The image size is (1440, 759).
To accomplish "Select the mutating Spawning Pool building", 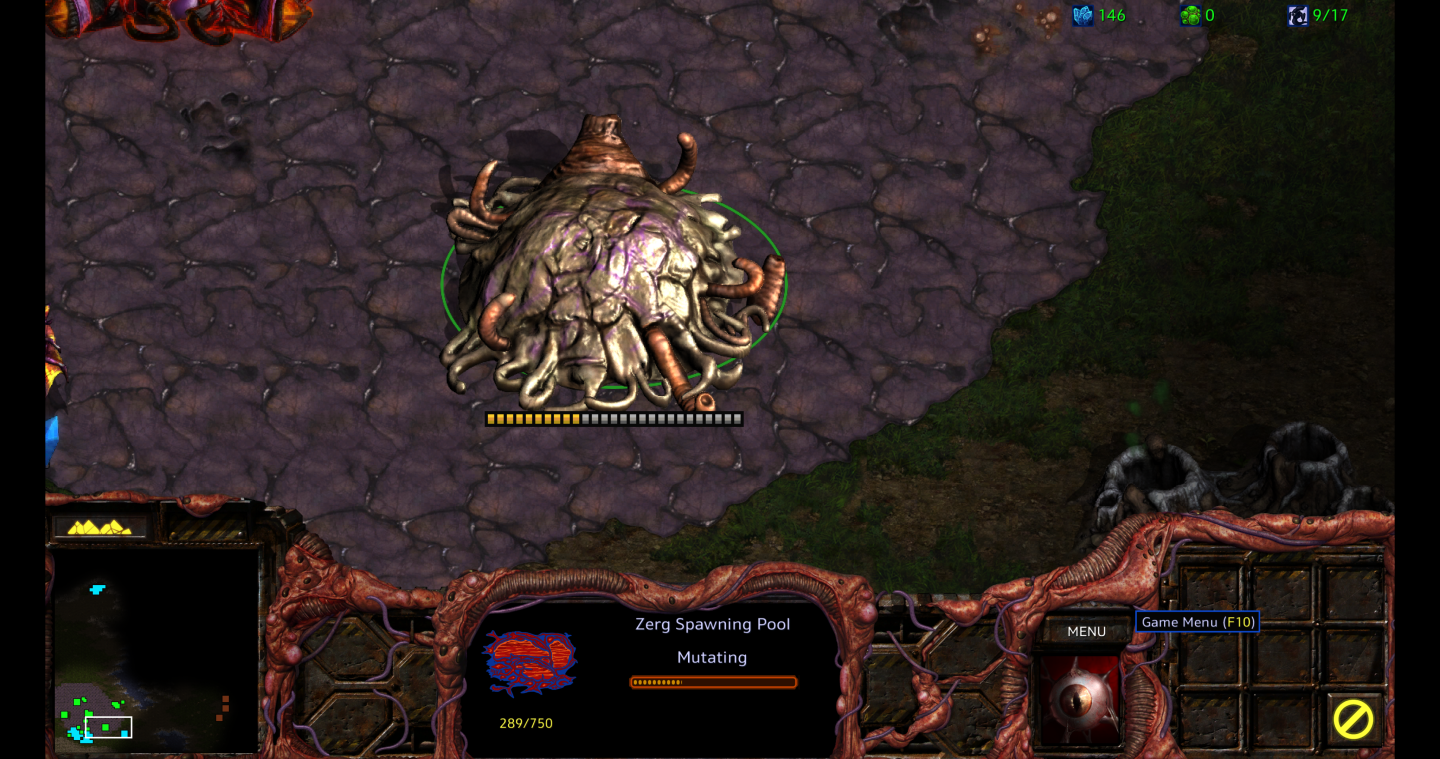I will 610,280.
